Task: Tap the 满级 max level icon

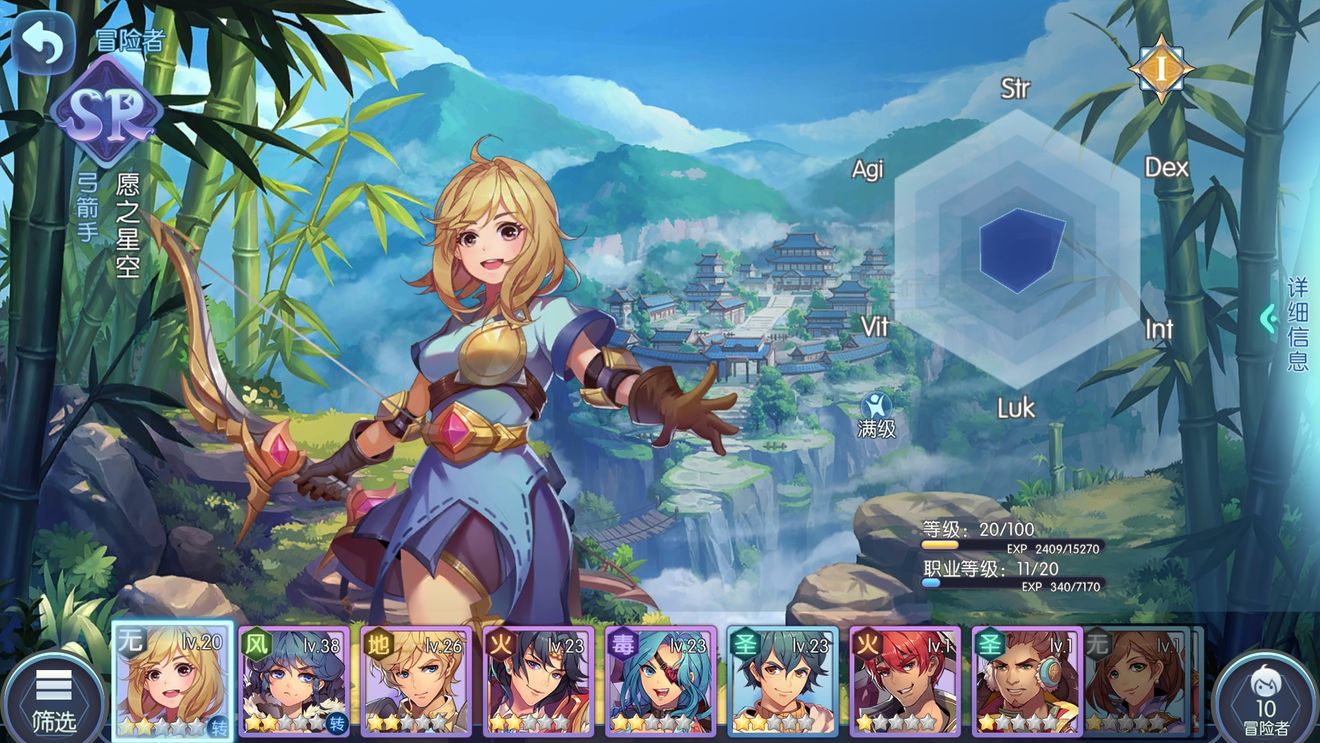Action: click(x=877, y=414)
